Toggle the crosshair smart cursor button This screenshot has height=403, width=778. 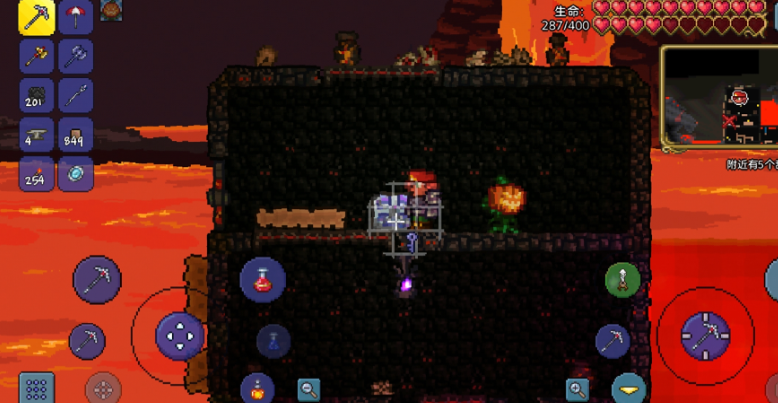[103, 388]
